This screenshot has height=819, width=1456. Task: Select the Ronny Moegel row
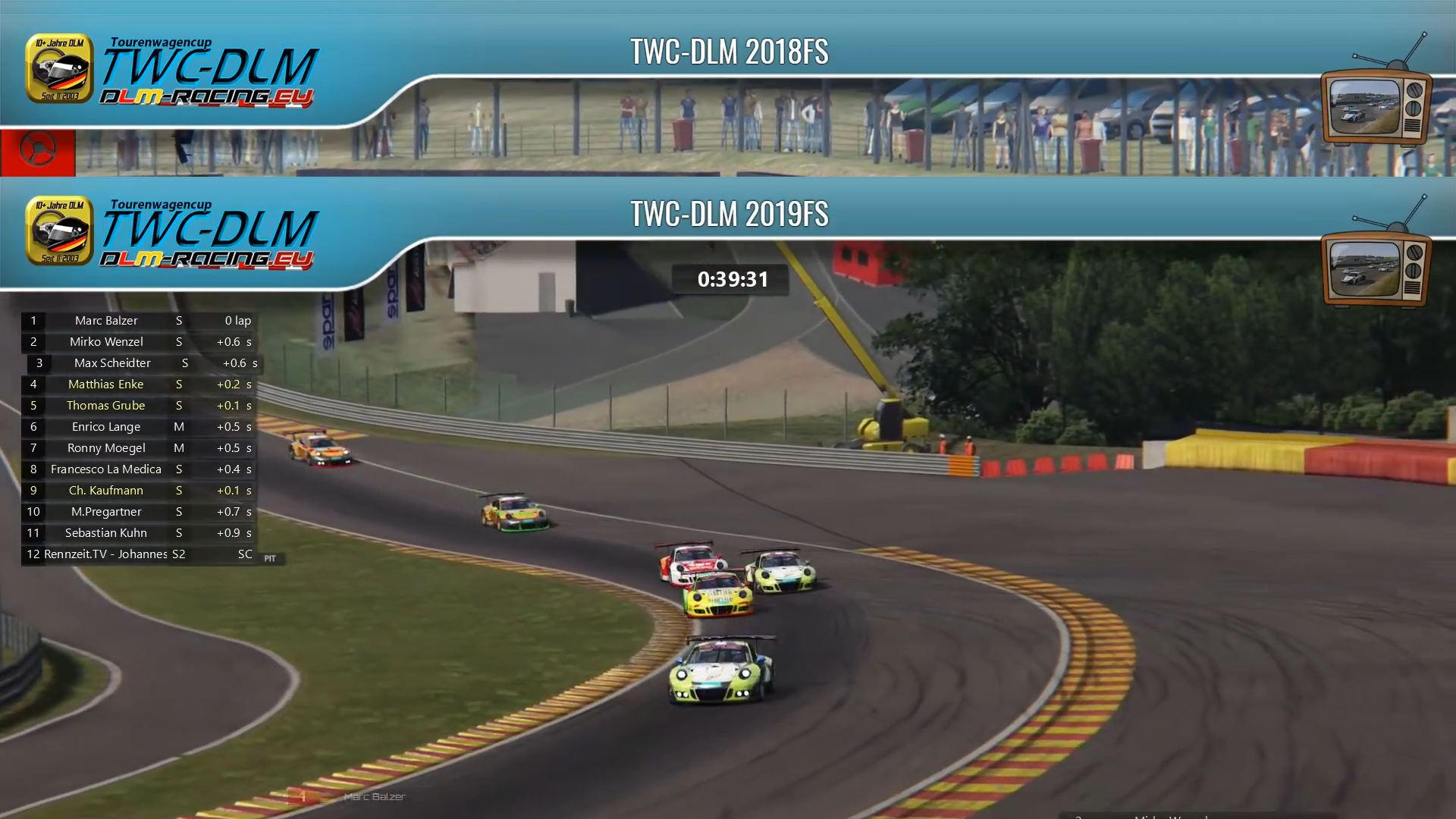tap(106, 448)
